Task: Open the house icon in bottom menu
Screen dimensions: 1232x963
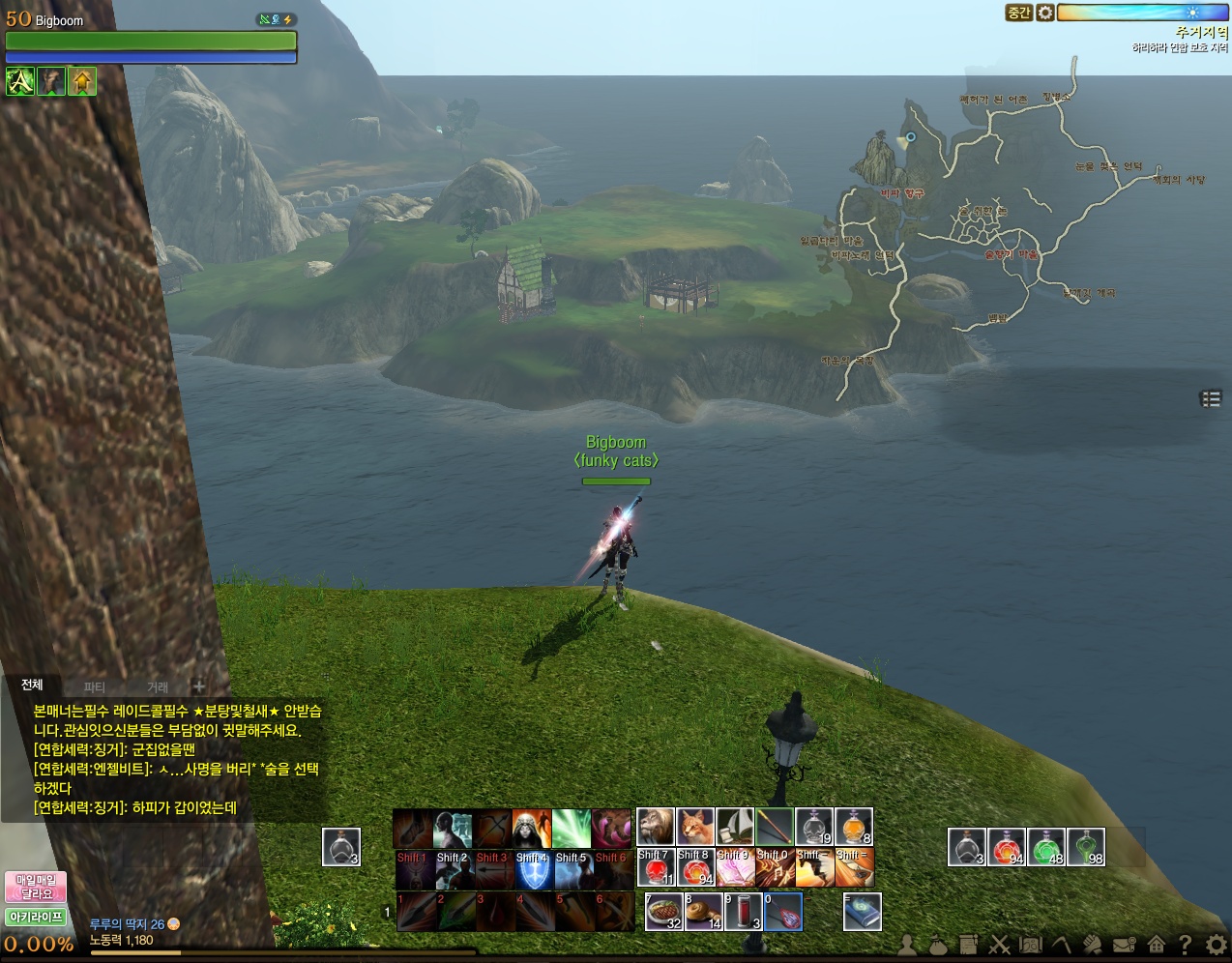Action: 1156,945
